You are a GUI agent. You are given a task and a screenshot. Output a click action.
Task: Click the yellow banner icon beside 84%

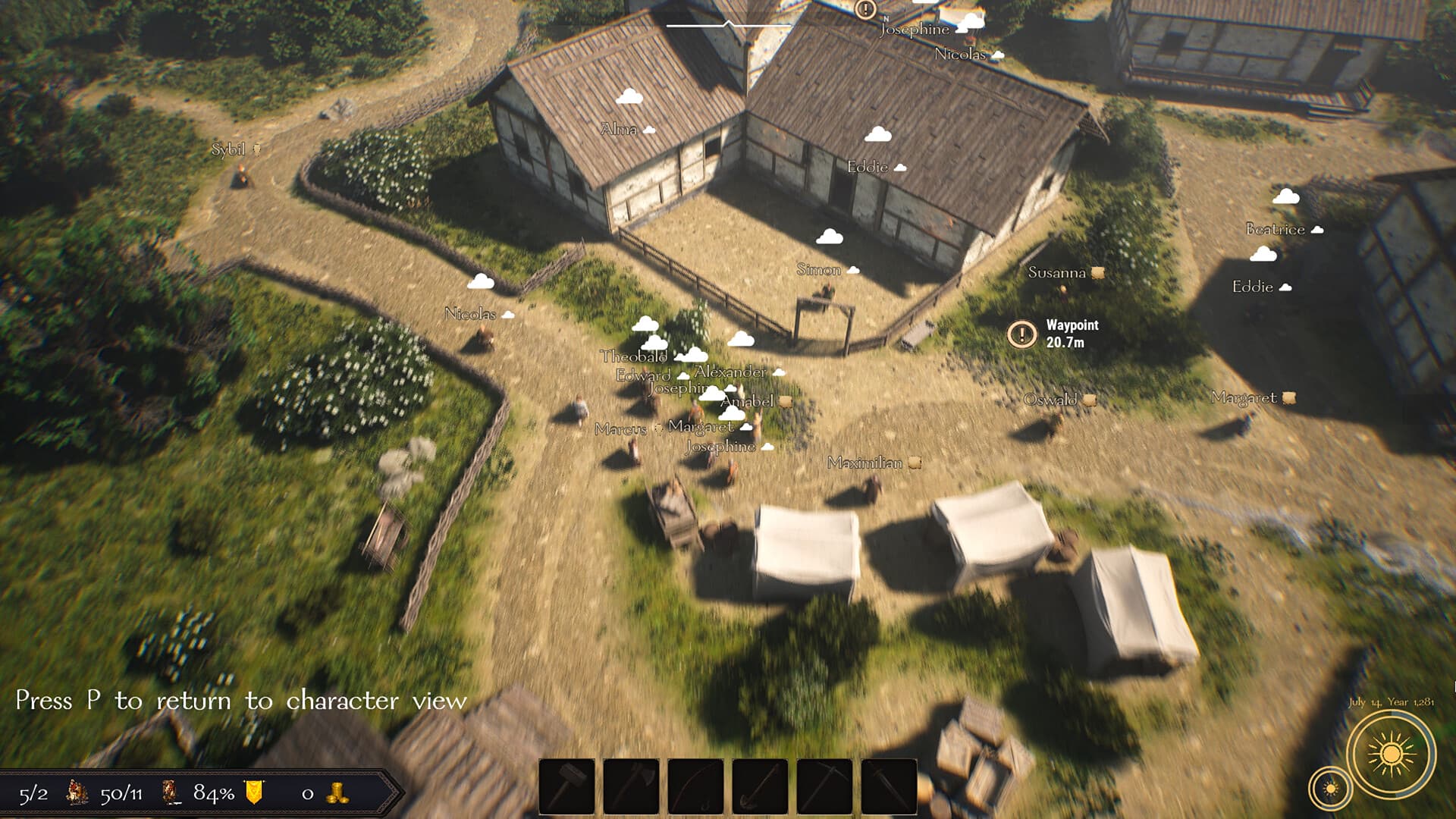click(x=254, y=792)
